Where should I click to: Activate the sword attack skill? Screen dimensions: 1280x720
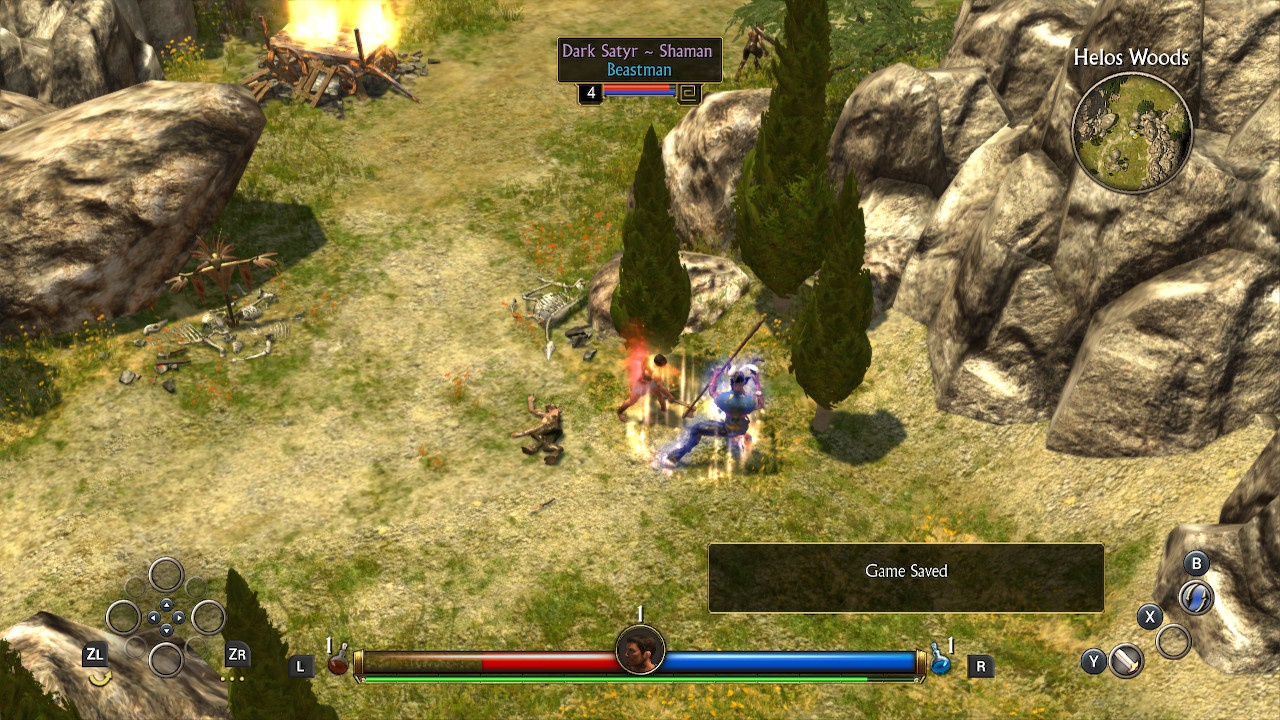pyautogui.click(x=1127, y=661)
